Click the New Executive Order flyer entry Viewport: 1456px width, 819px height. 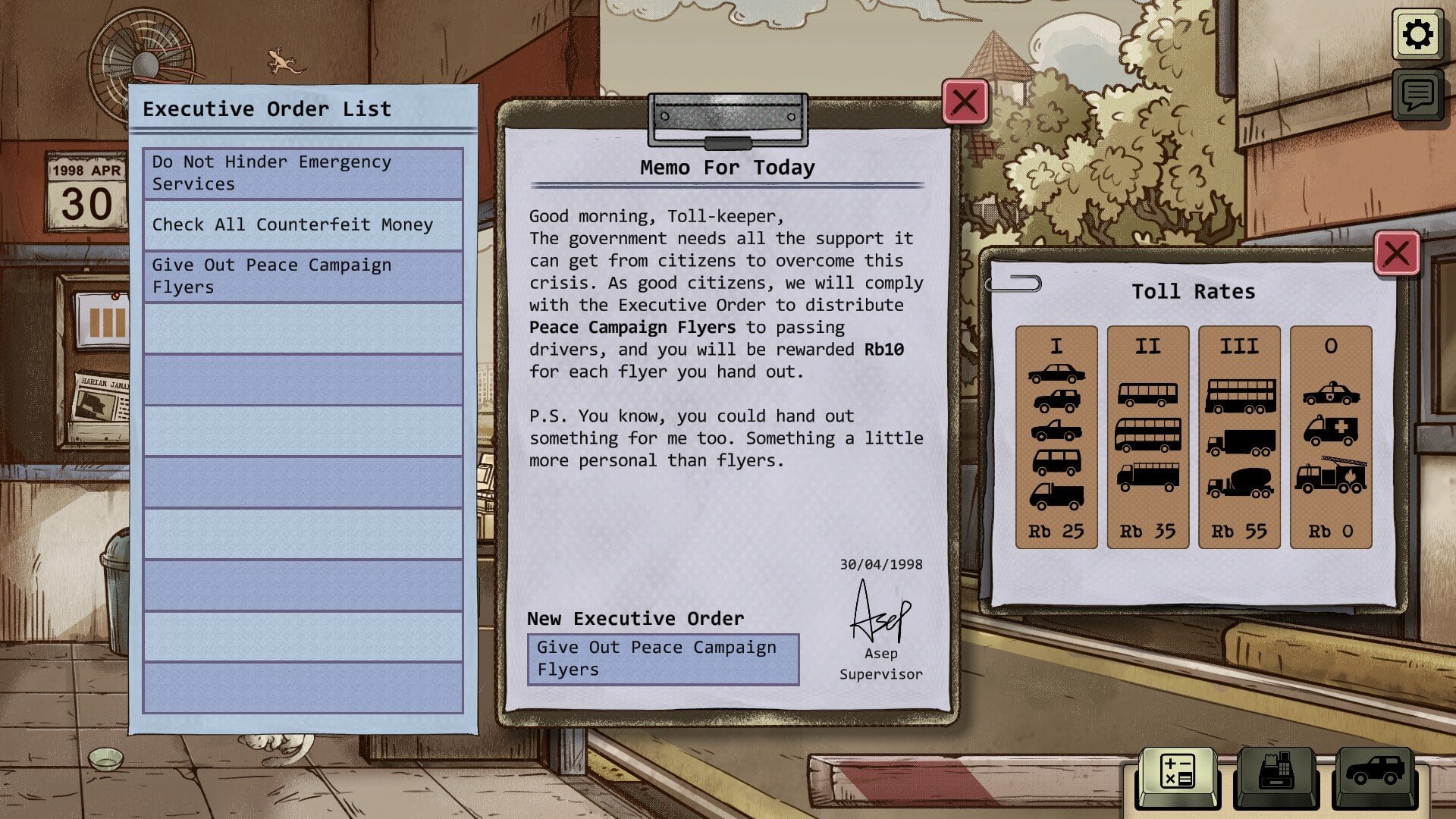(663, 659)
